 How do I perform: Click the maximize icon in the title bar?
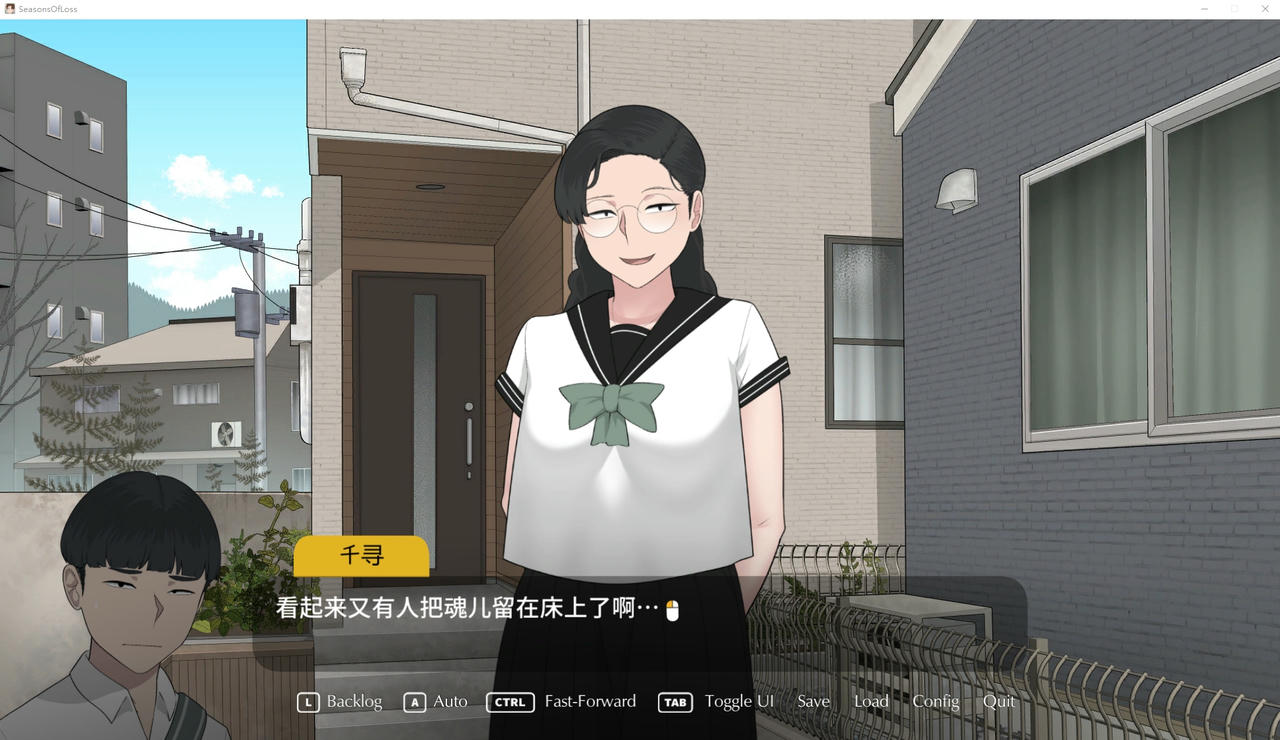[x=1236, y=8]
